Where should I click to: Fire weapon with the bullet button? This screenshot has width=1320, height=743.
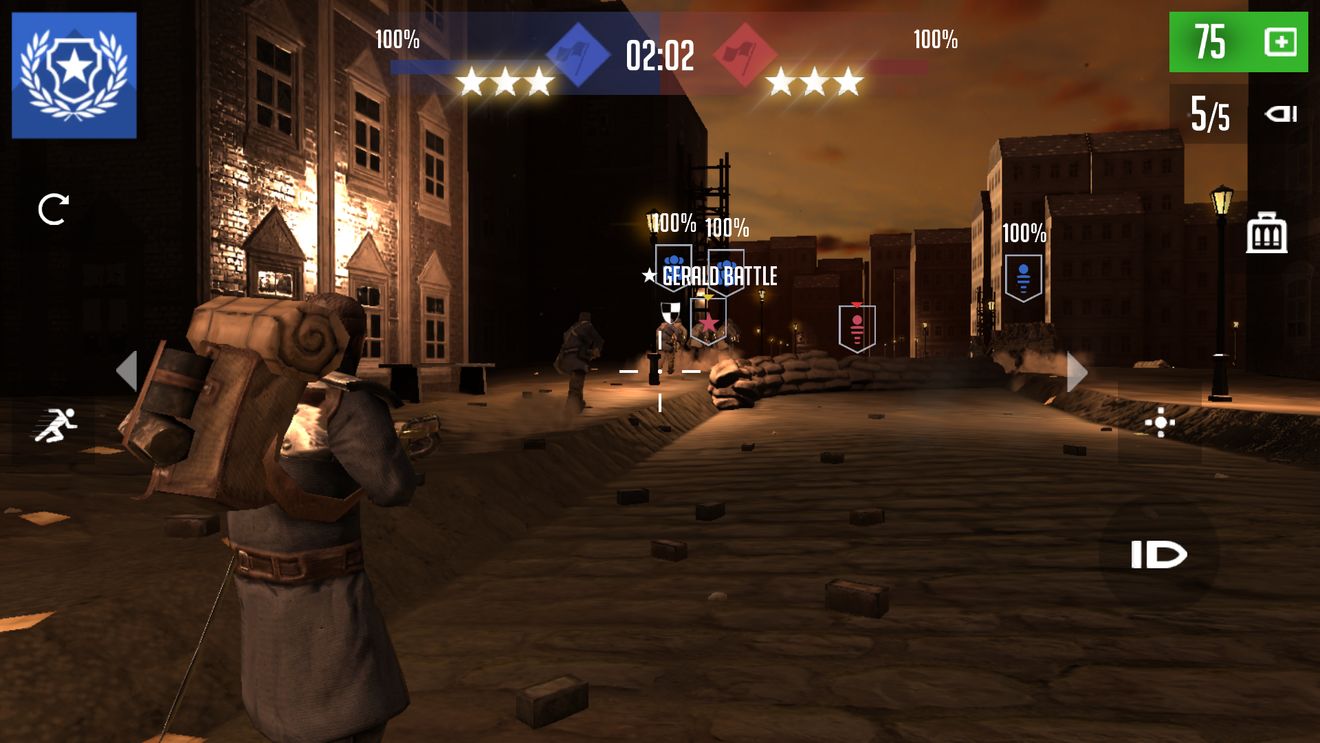click(x=1159, y=555)
